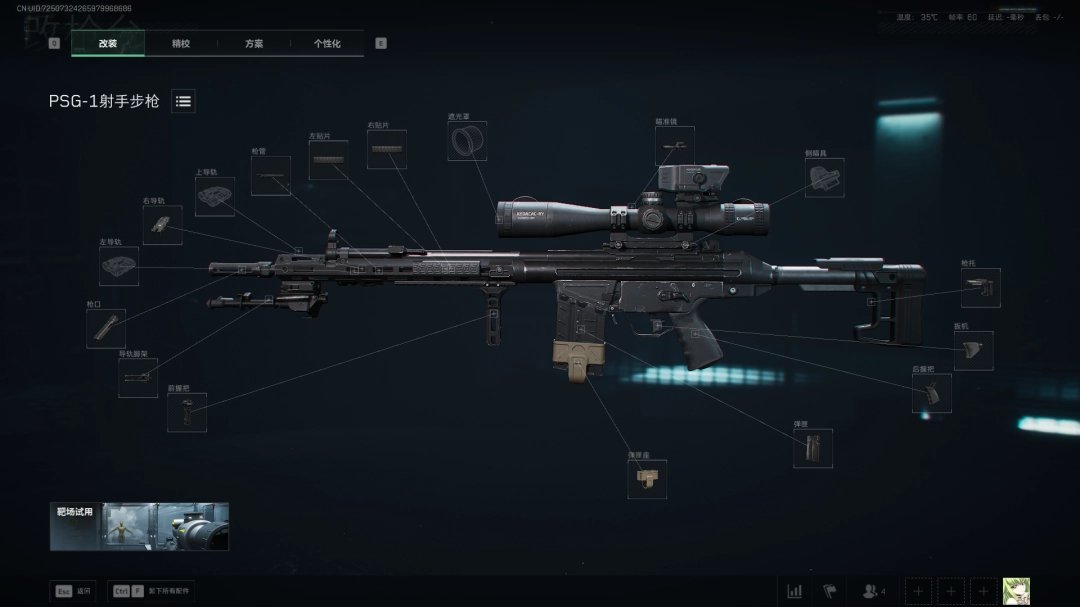Open the list menu beside PSG-1射手步枪

pyautogui.click(x=183, y=101)
